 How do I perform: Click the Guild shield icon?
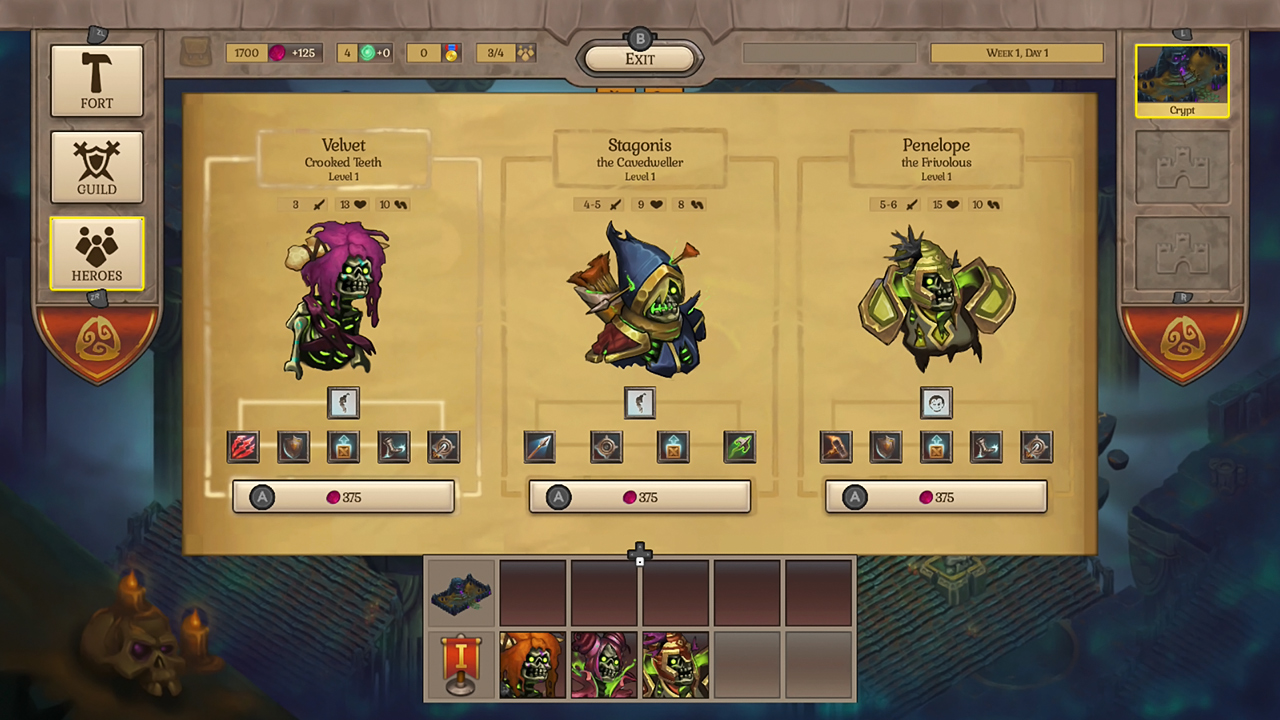[96, 166]
